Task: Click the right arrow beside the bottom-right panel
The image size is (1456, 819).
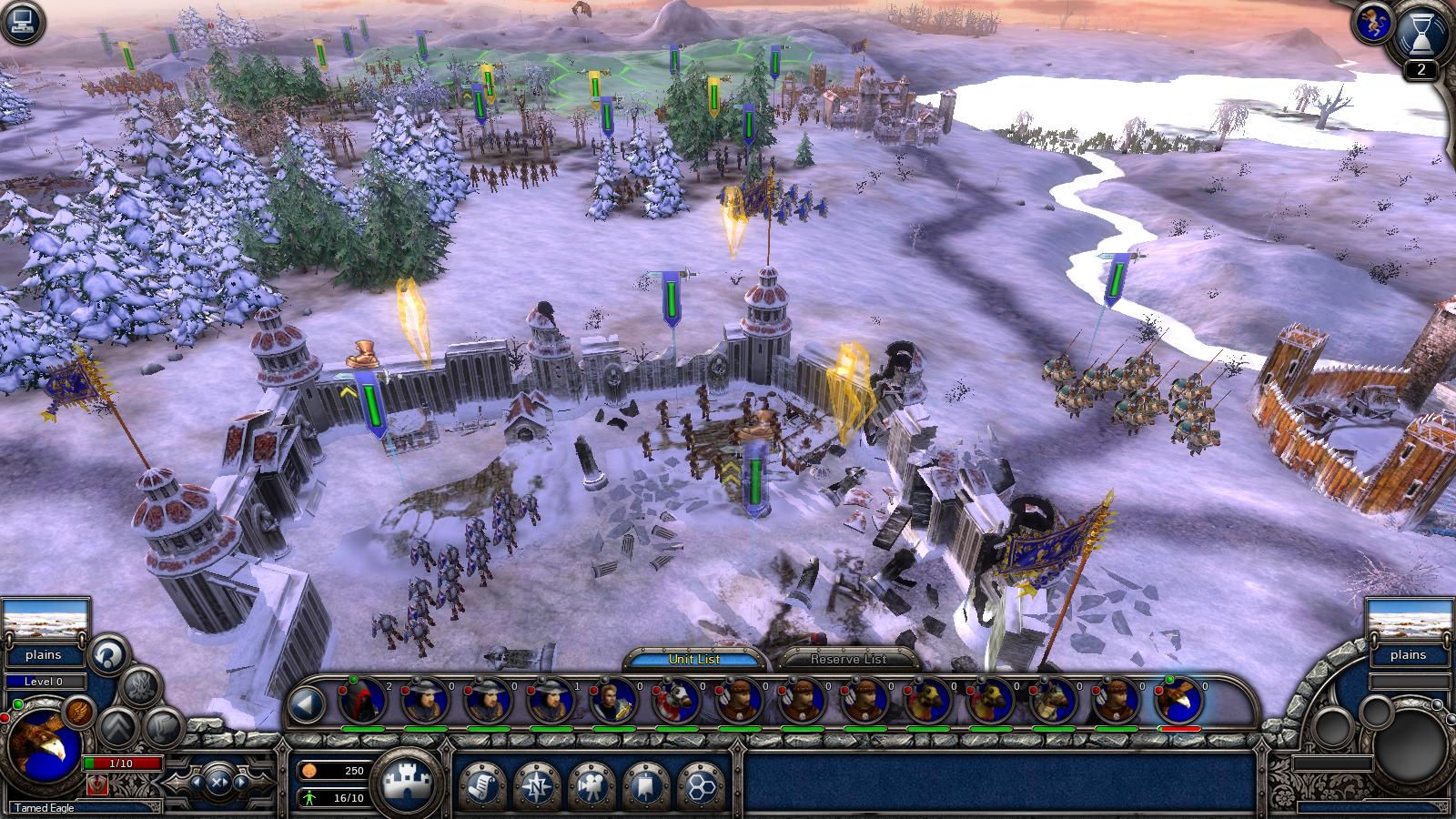Action: 240,782
